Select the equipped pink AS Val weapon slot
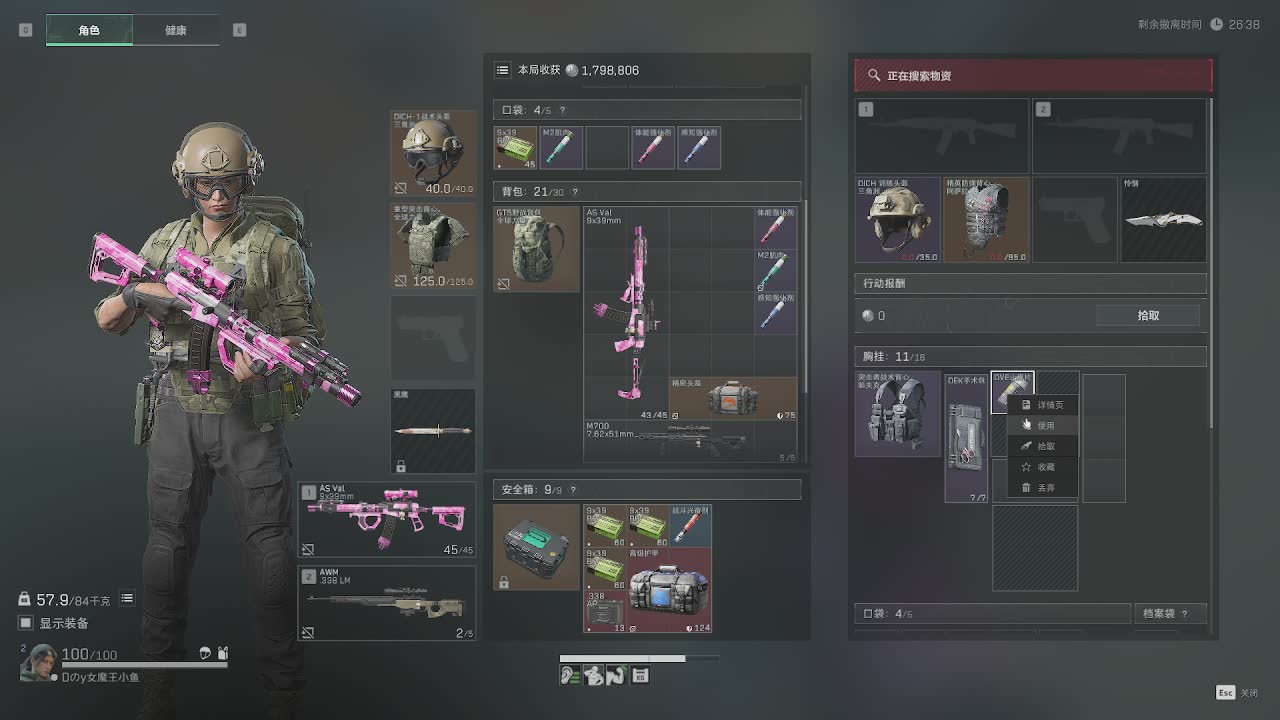Image resolution: width=1280 pixels, height=720 pixels. click(386, 520)
